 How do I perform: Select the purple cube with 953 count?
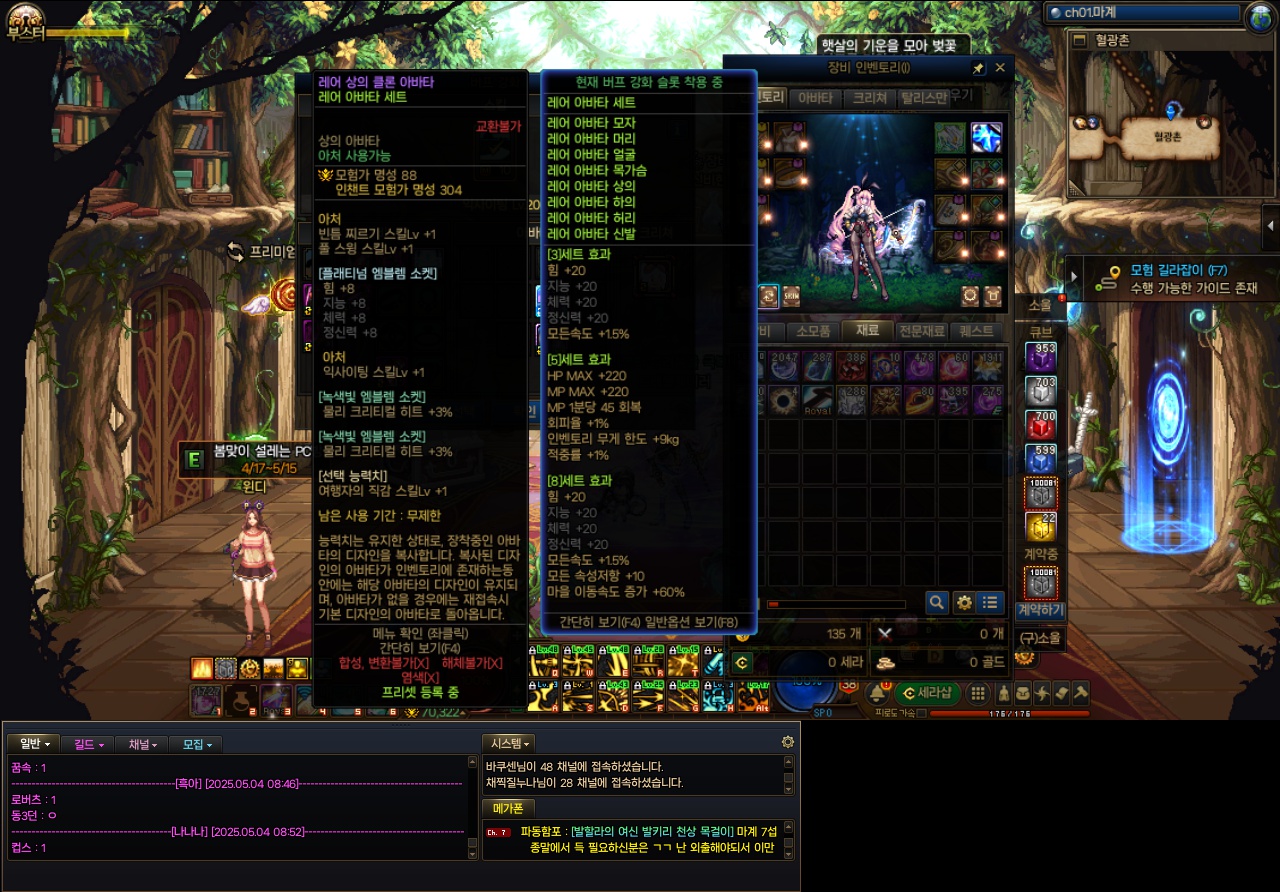1041,358
